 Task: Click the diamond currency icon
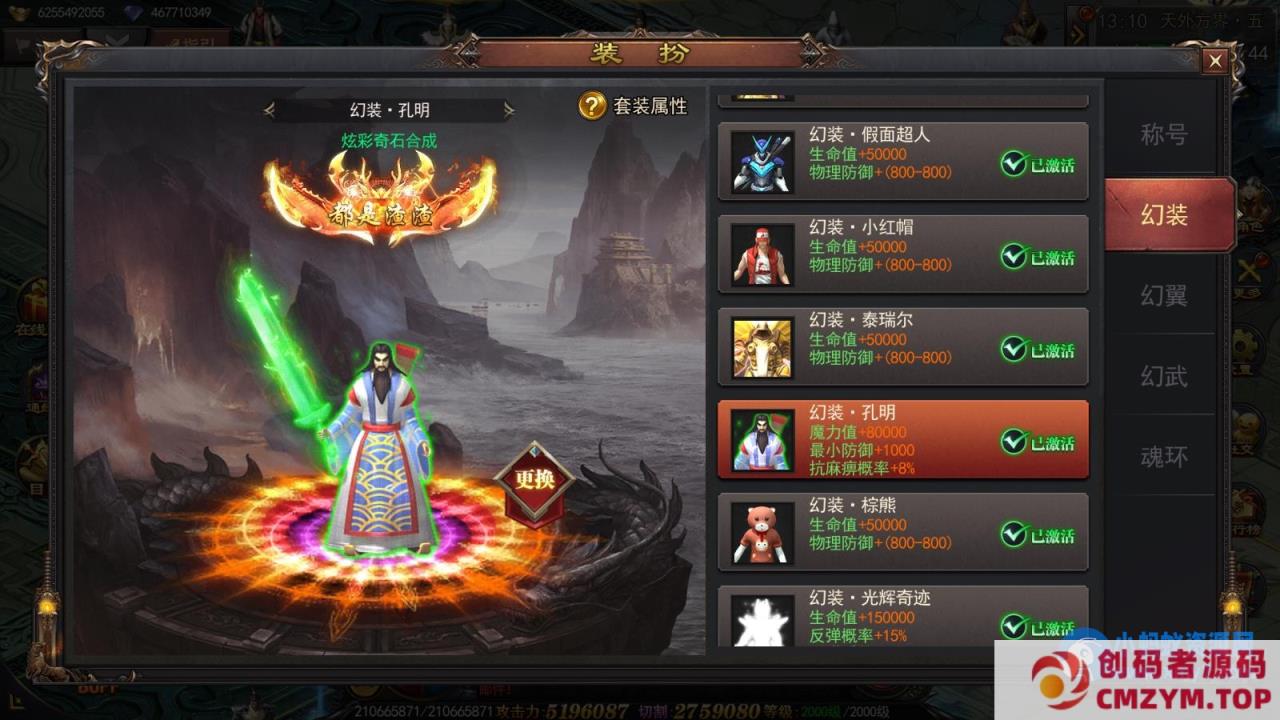point(132,12)
